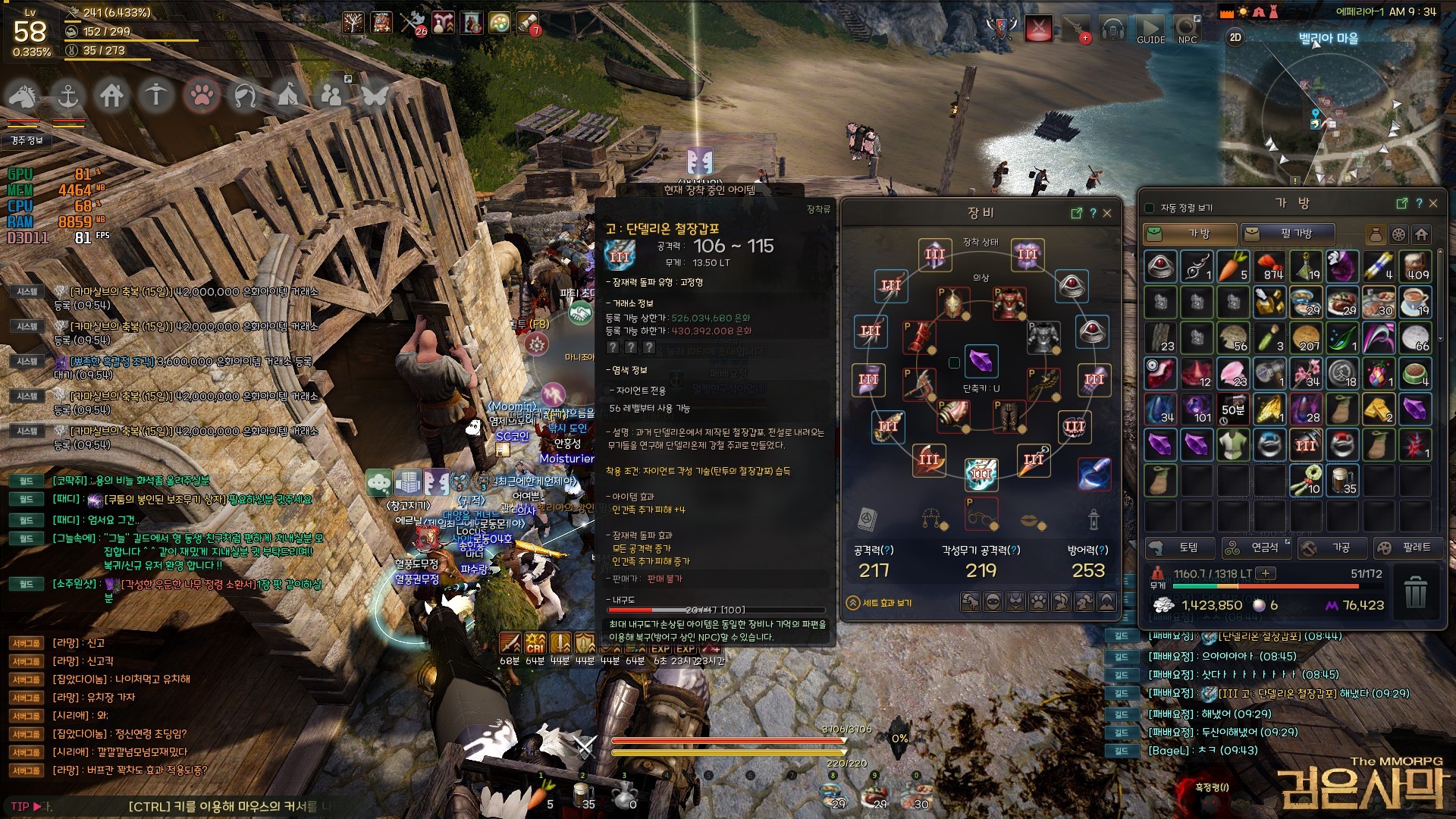This screenshot has height=819, width=1456.
Task: Close the 가방 inventory window
Action: click(x=1433, y=203)
